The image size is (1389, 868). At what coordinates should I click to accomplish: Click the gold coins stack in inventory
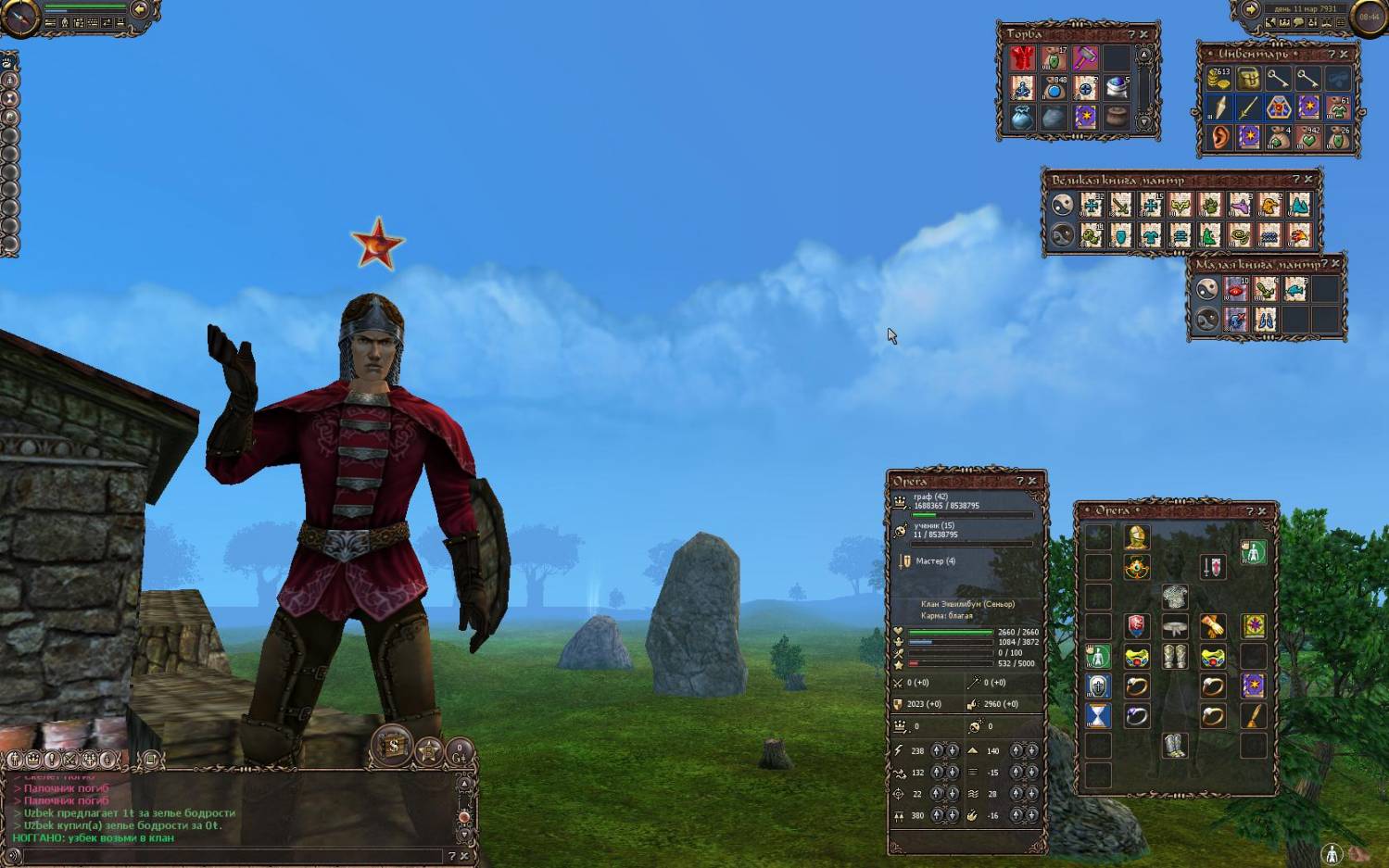1219,79
